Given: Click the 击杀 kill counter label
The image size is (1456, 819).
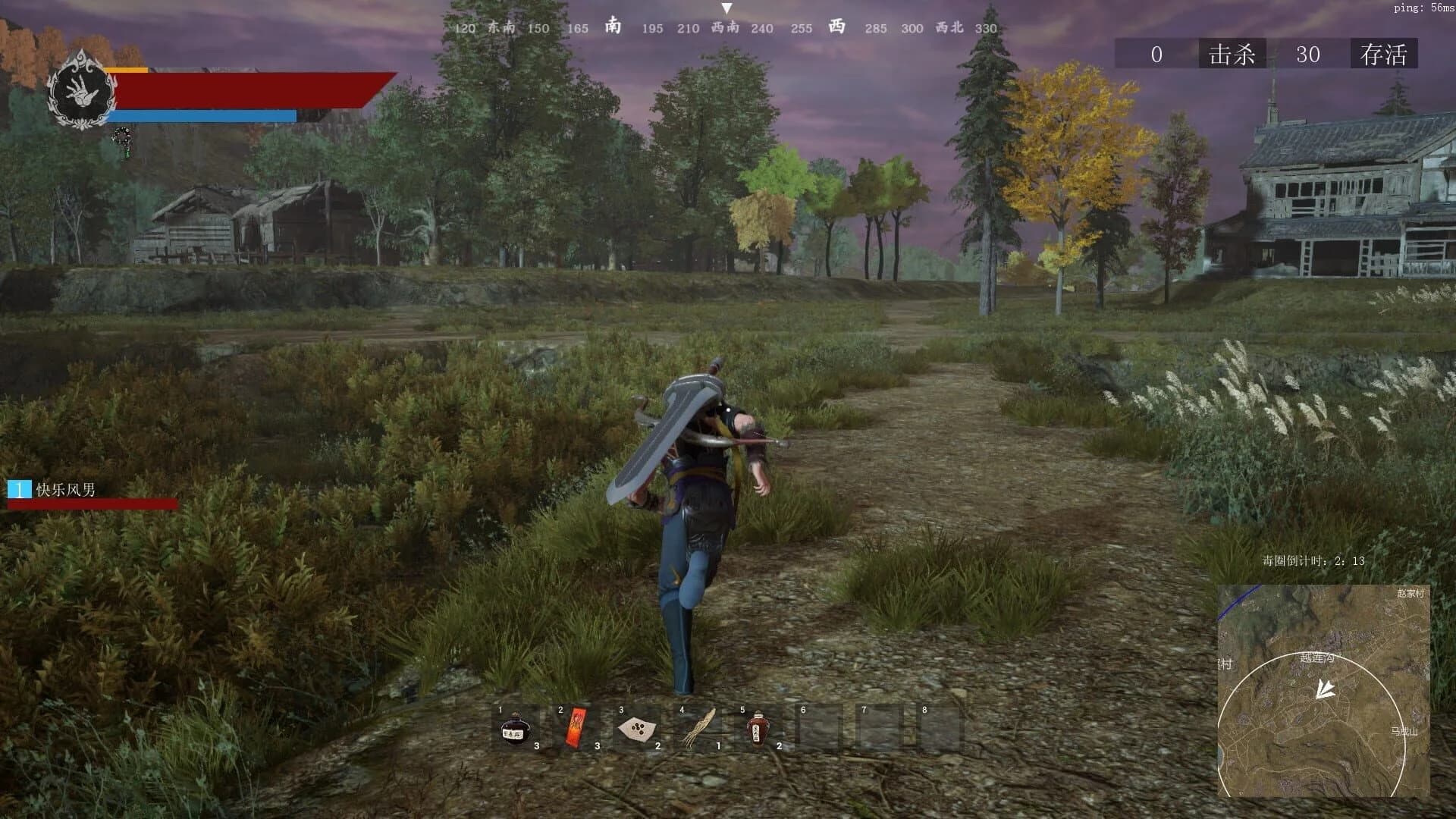Looking at the screenshot, I should pos(1232,55).
